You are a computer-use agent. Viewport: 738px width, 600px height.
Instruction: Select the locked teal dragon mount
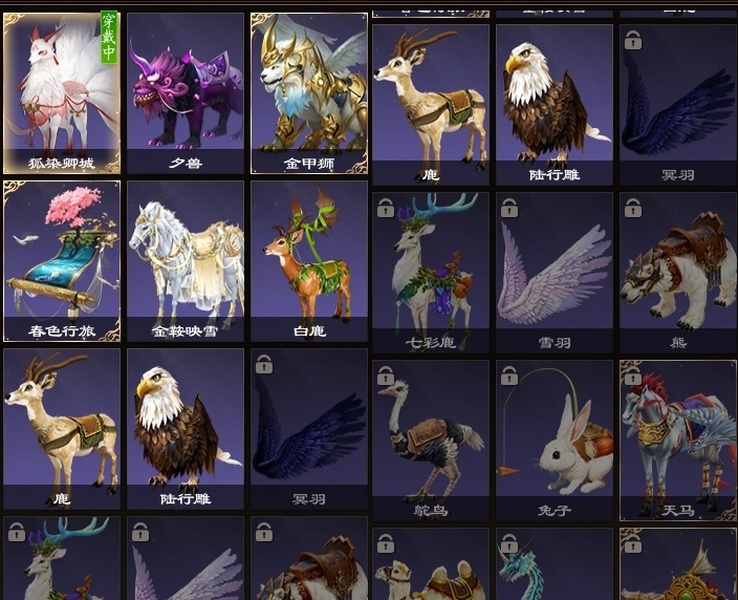[x=555, y=570]
